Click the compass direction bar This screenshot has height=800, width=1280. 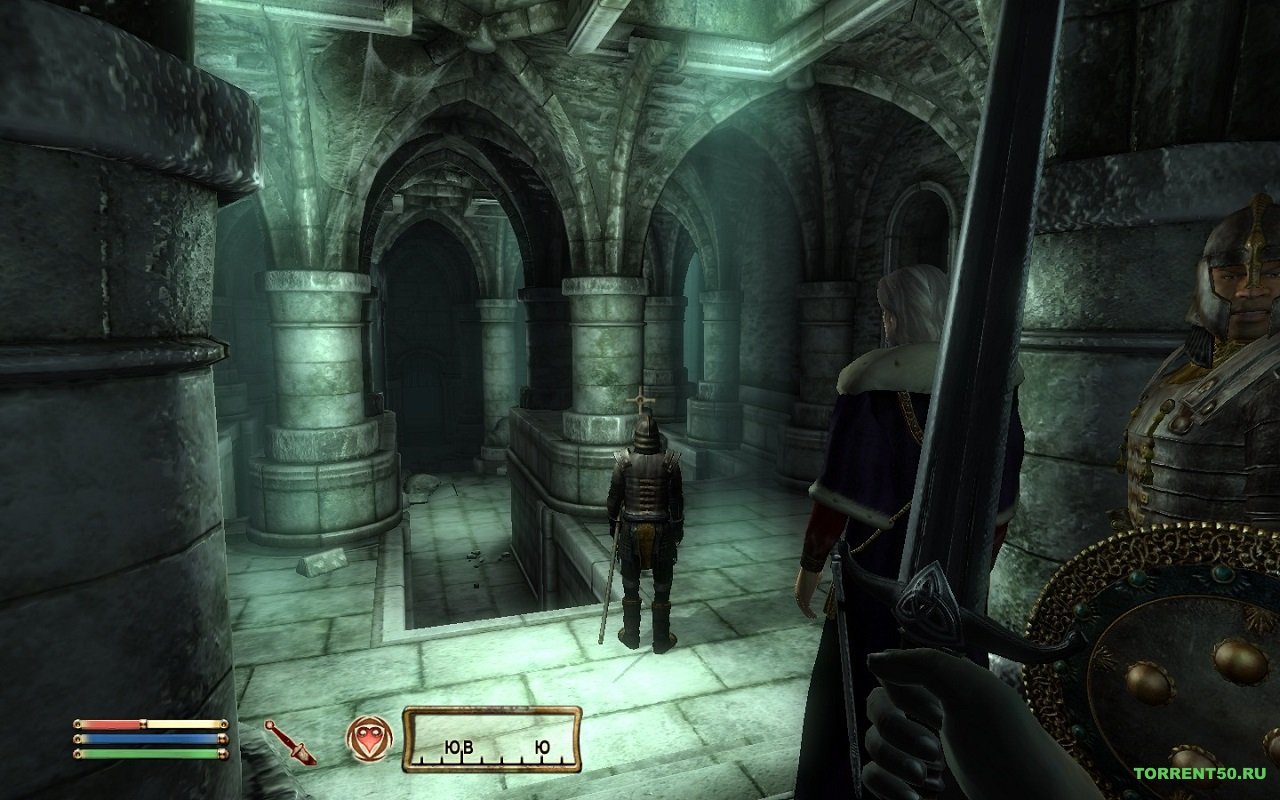tap(491, 740)
